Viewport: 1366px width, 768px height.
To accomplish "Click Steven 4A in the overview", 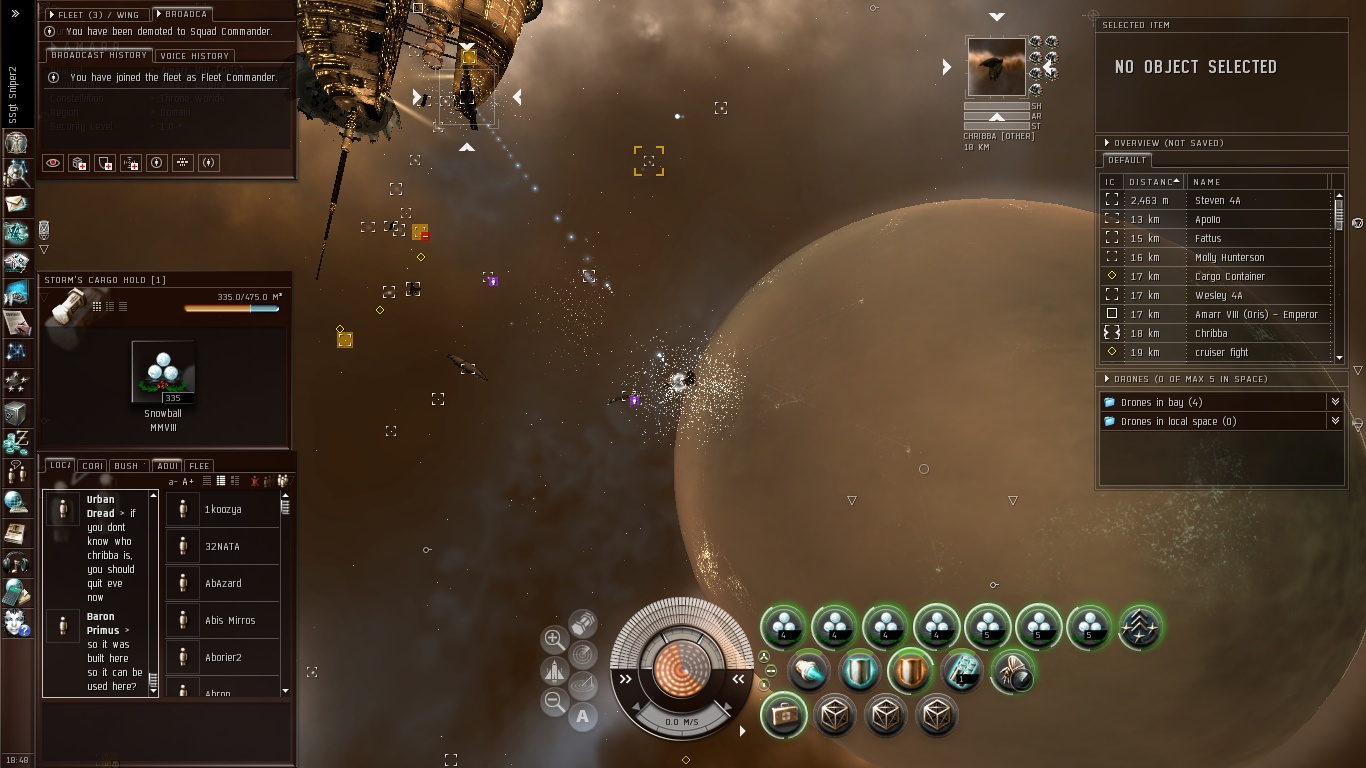I will click(x=1217, y=200).
